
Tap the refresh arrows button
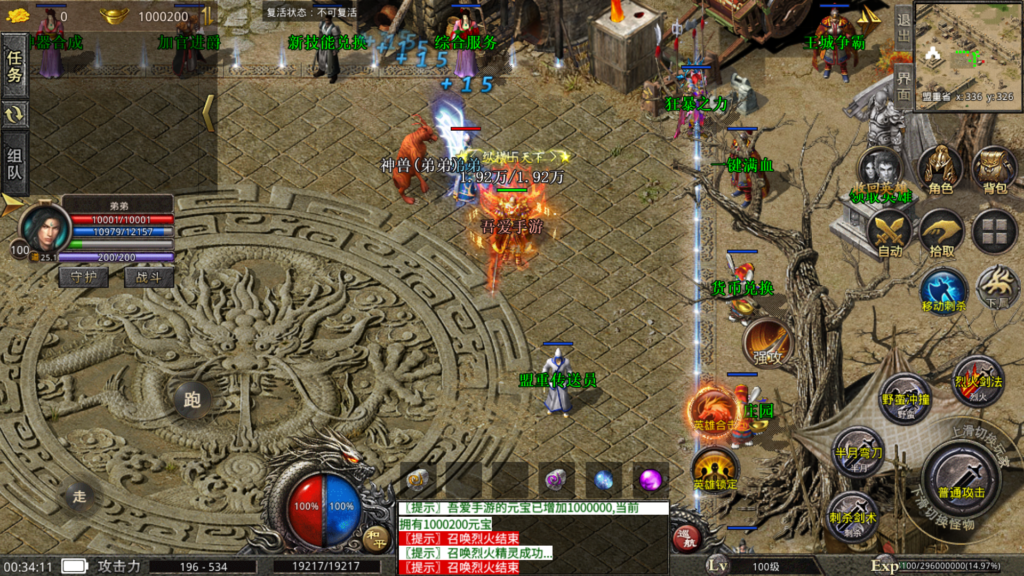(16, 114)
